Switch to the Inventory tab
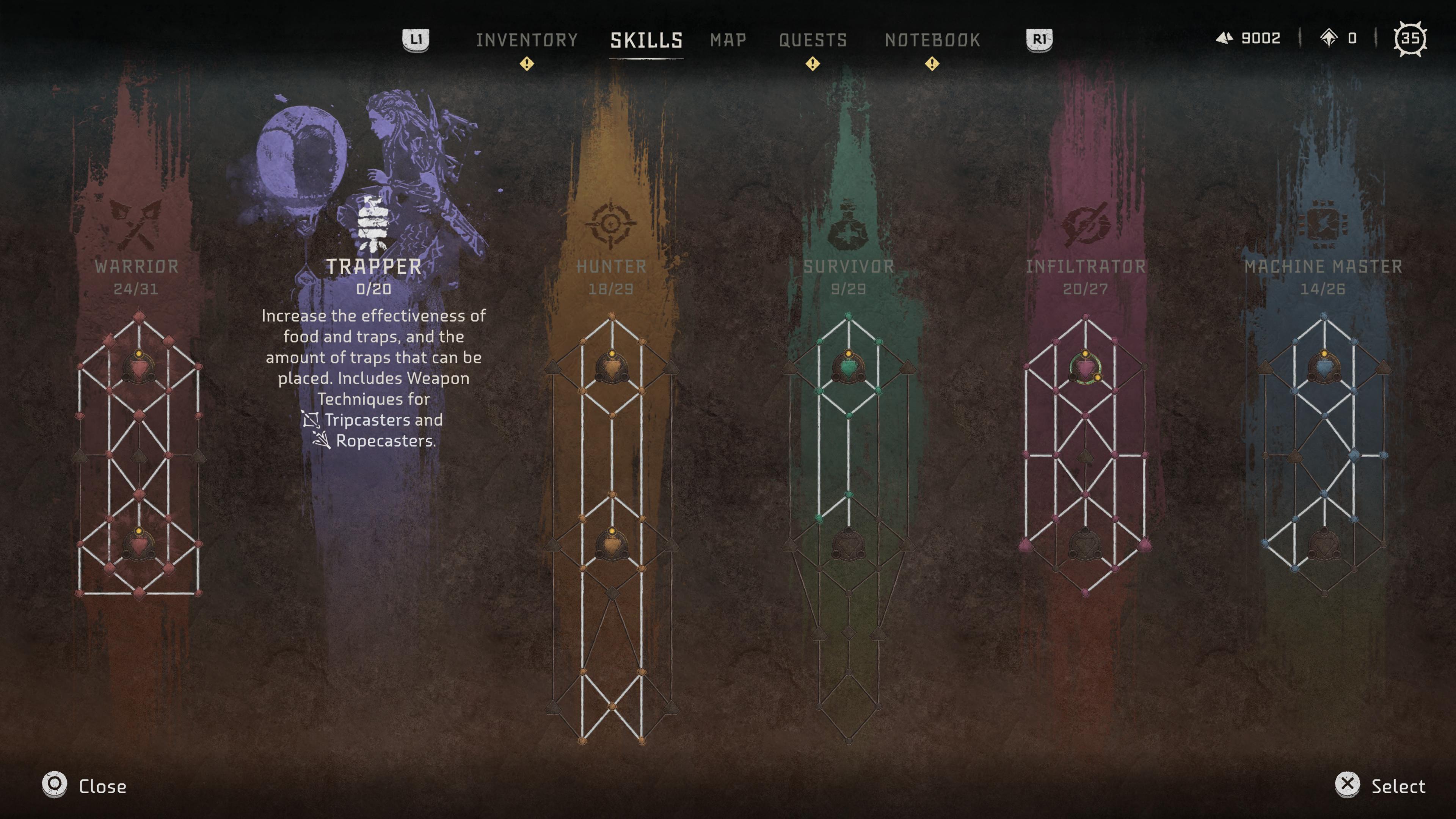 (x=526, y=40)
